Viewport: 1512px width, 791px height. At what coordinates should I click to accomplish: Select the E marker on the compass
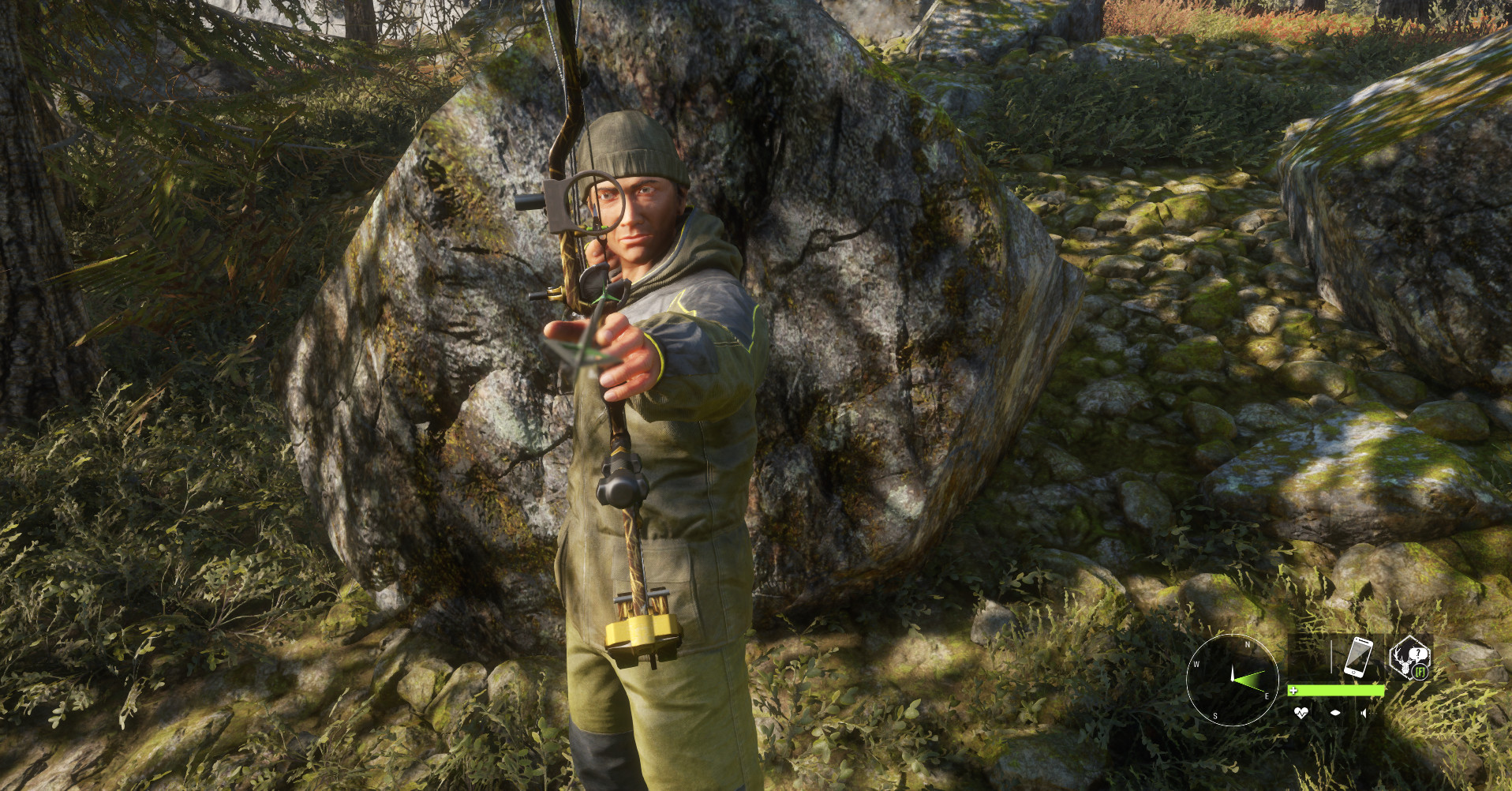[x=1267, y=695]
